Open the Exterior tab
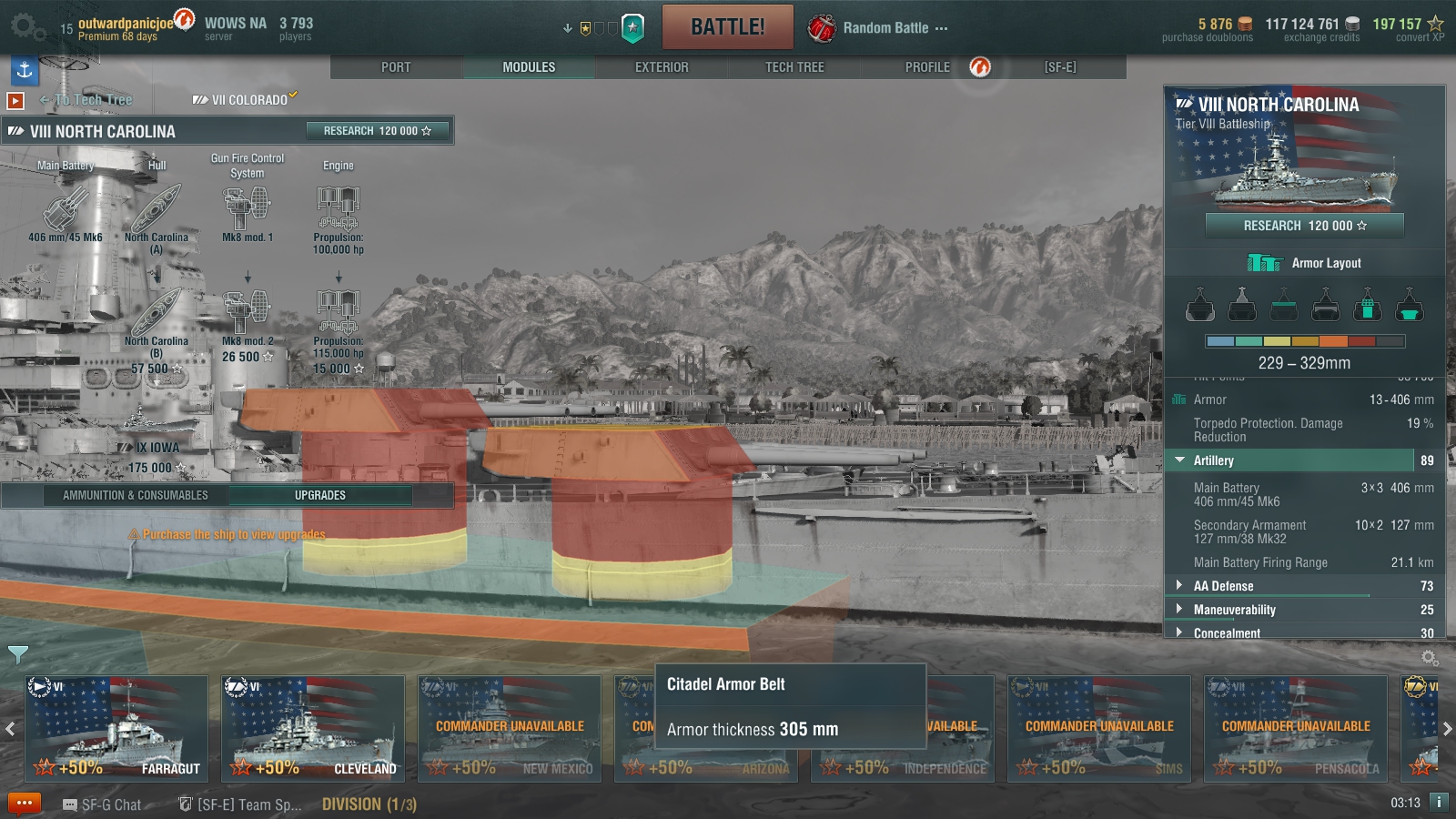The image size is (1456, 819). [662, 67]
